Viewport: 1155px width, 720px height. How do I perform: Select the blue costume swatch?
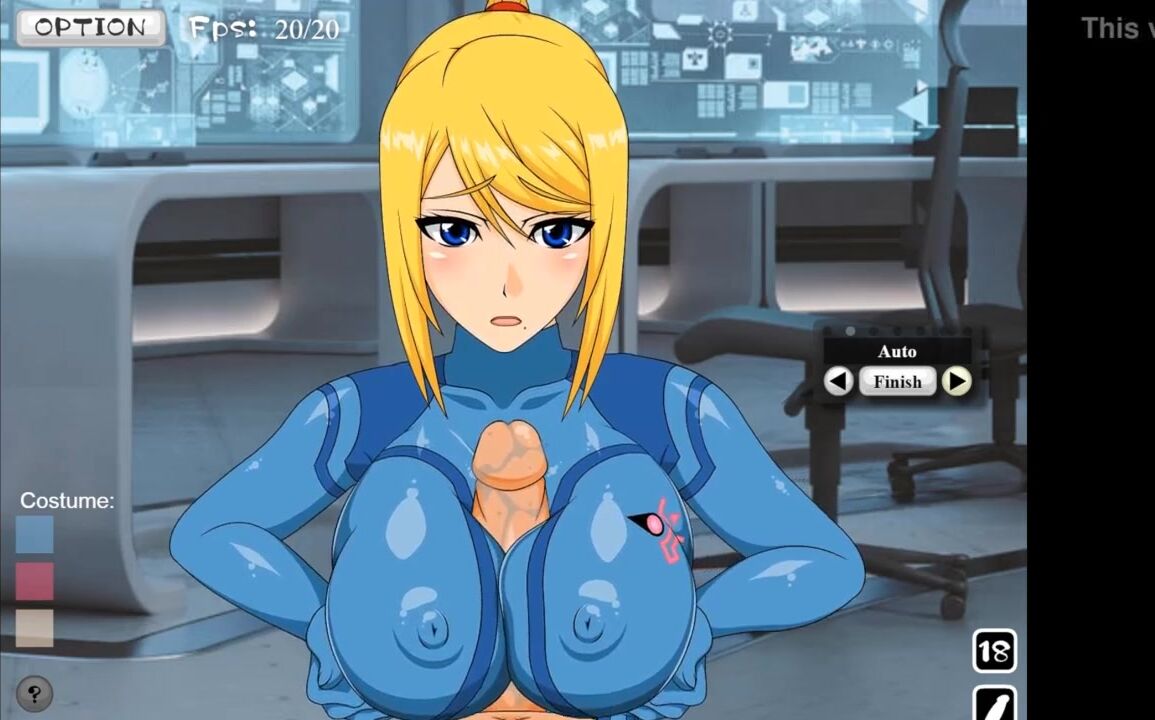click(x=34, y=534)
